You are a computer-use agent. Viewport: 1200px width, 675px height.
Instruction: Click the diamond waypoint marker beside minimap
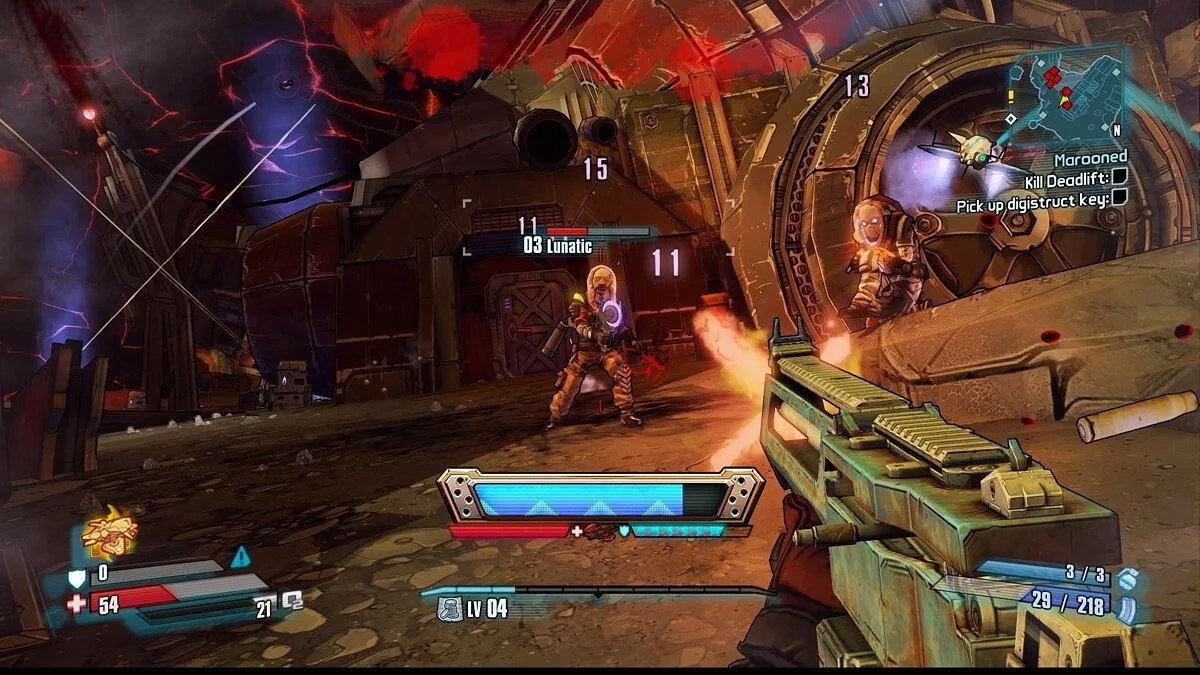coord(1011,118)
